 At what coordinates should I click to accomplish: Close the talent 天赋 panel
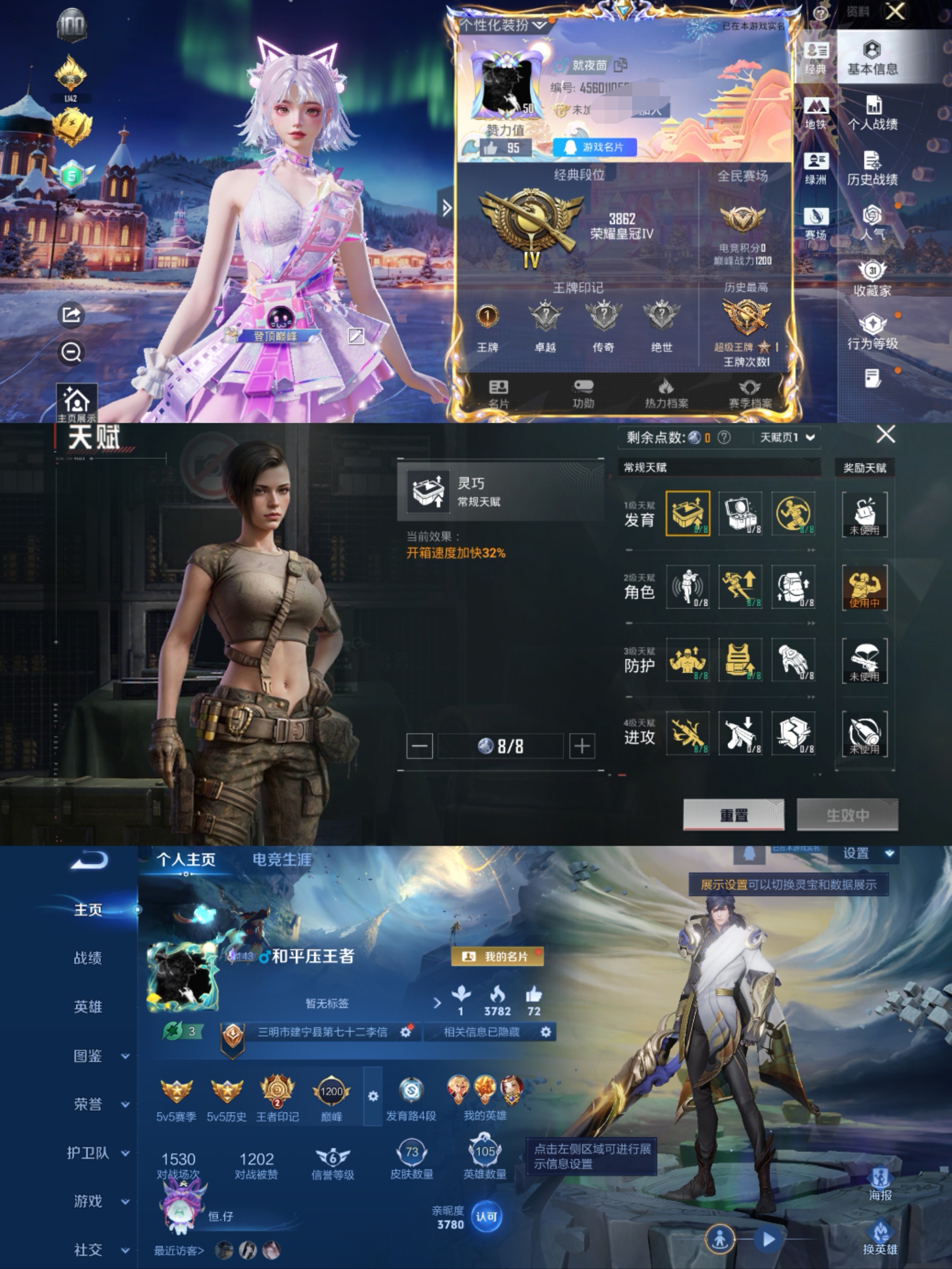pos(886,435)
